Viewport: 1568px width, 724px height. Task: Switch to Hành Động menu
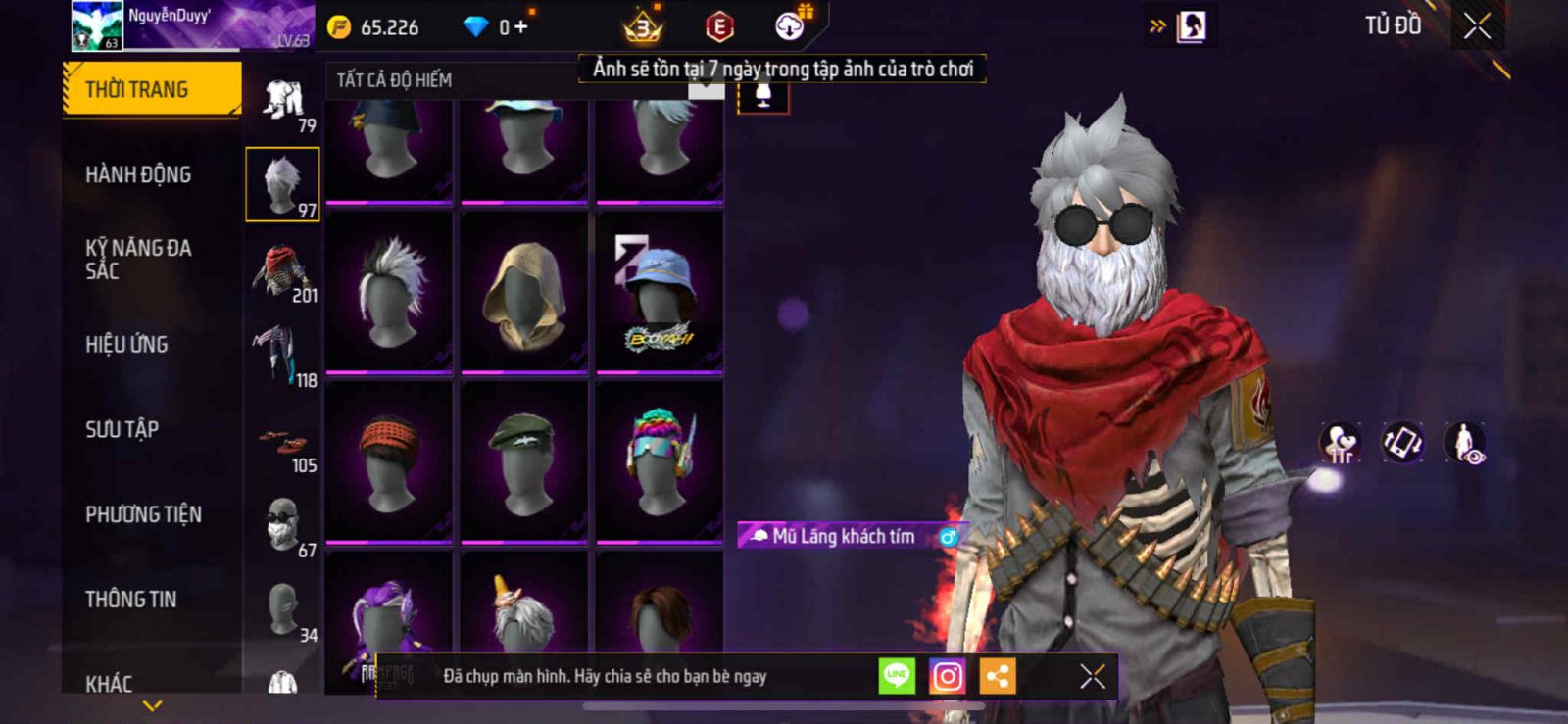point(138,174)
